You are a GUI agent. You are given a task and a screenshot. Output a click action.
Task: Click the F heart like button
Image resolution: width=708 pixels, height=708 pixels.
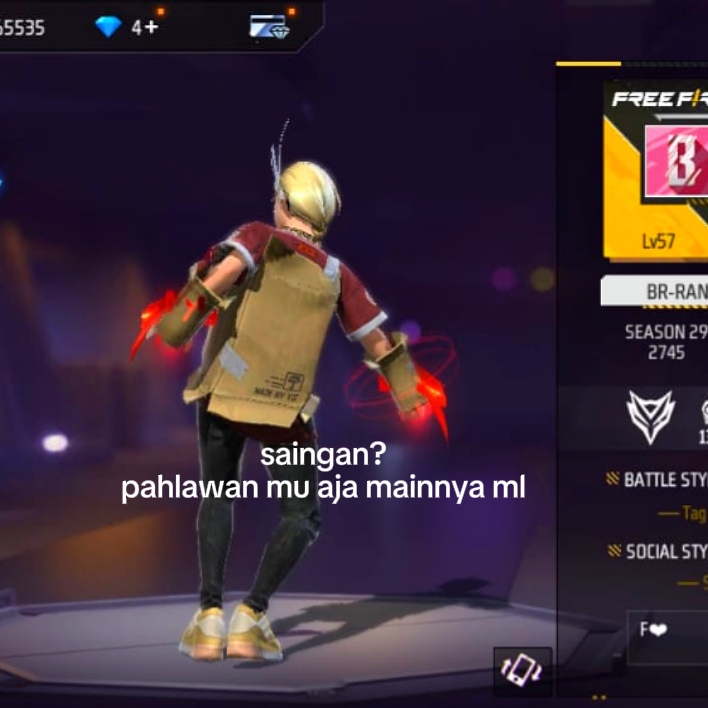pos(654,630)
